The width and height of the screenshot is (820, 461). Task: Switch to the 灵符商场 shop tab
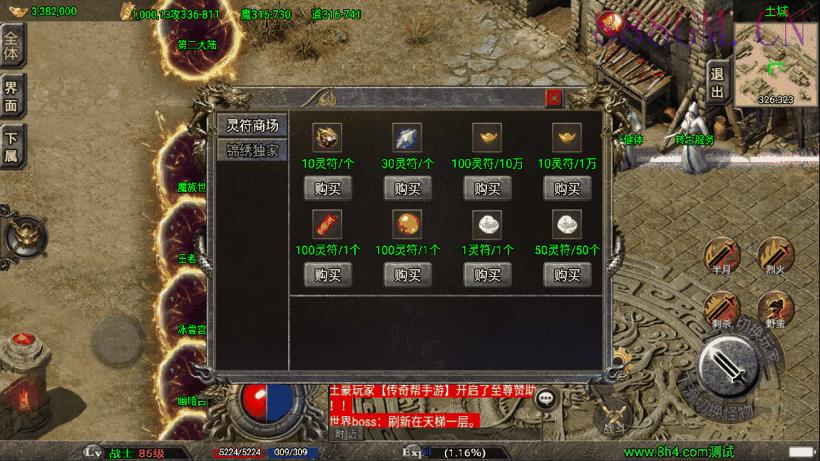point(252,125)
